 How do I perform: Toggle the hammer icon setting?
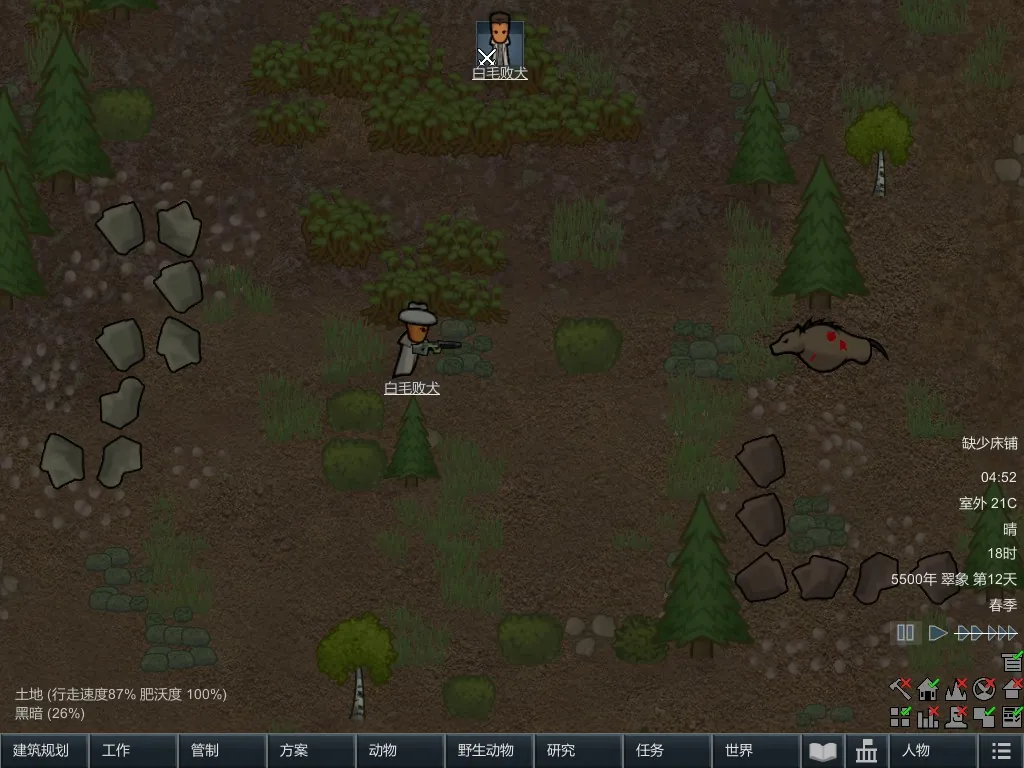click(900, 689)
